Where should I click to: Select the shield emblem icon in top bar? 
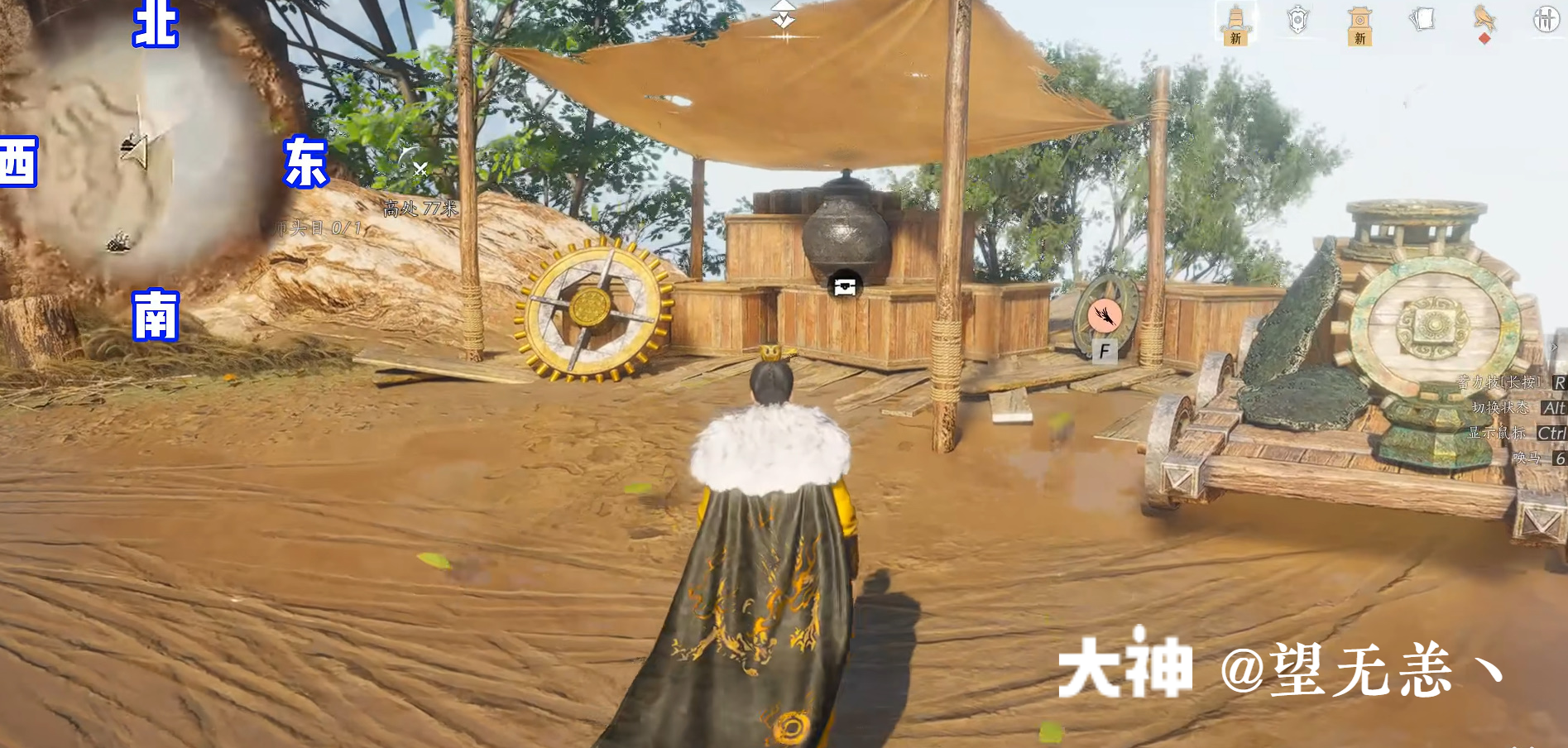tap(1297, 18)
